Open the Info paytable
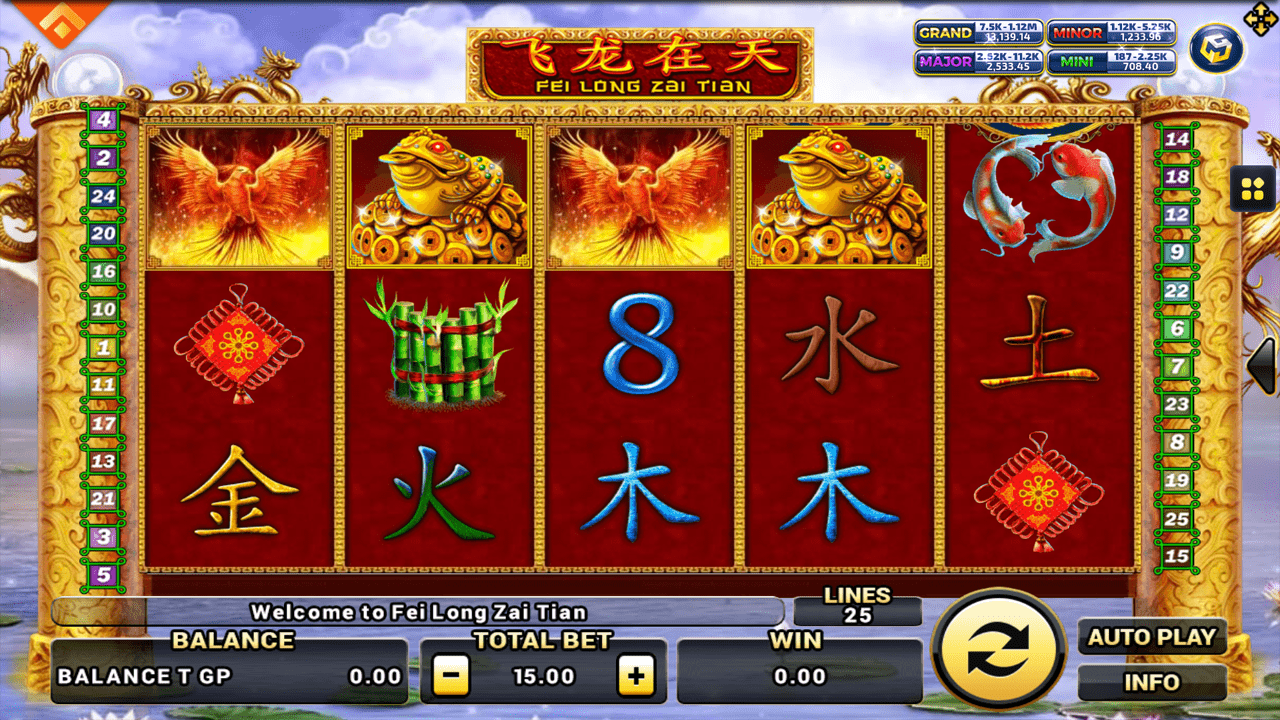This screenshot has width=1280, height=720. pos(1152,683)
